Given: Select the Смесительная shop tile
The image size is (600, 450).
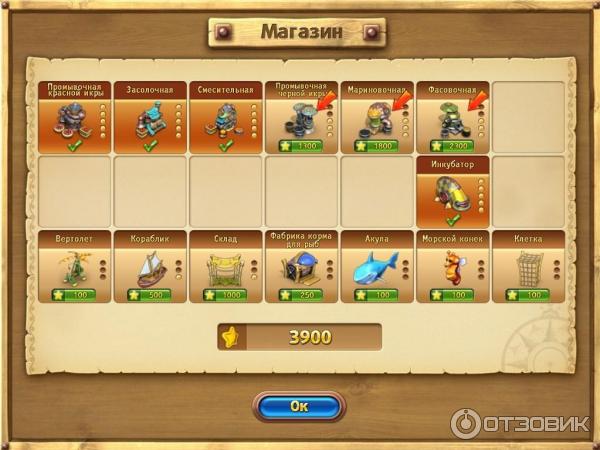Looking at the screenshot, I should tap(227, 118).
